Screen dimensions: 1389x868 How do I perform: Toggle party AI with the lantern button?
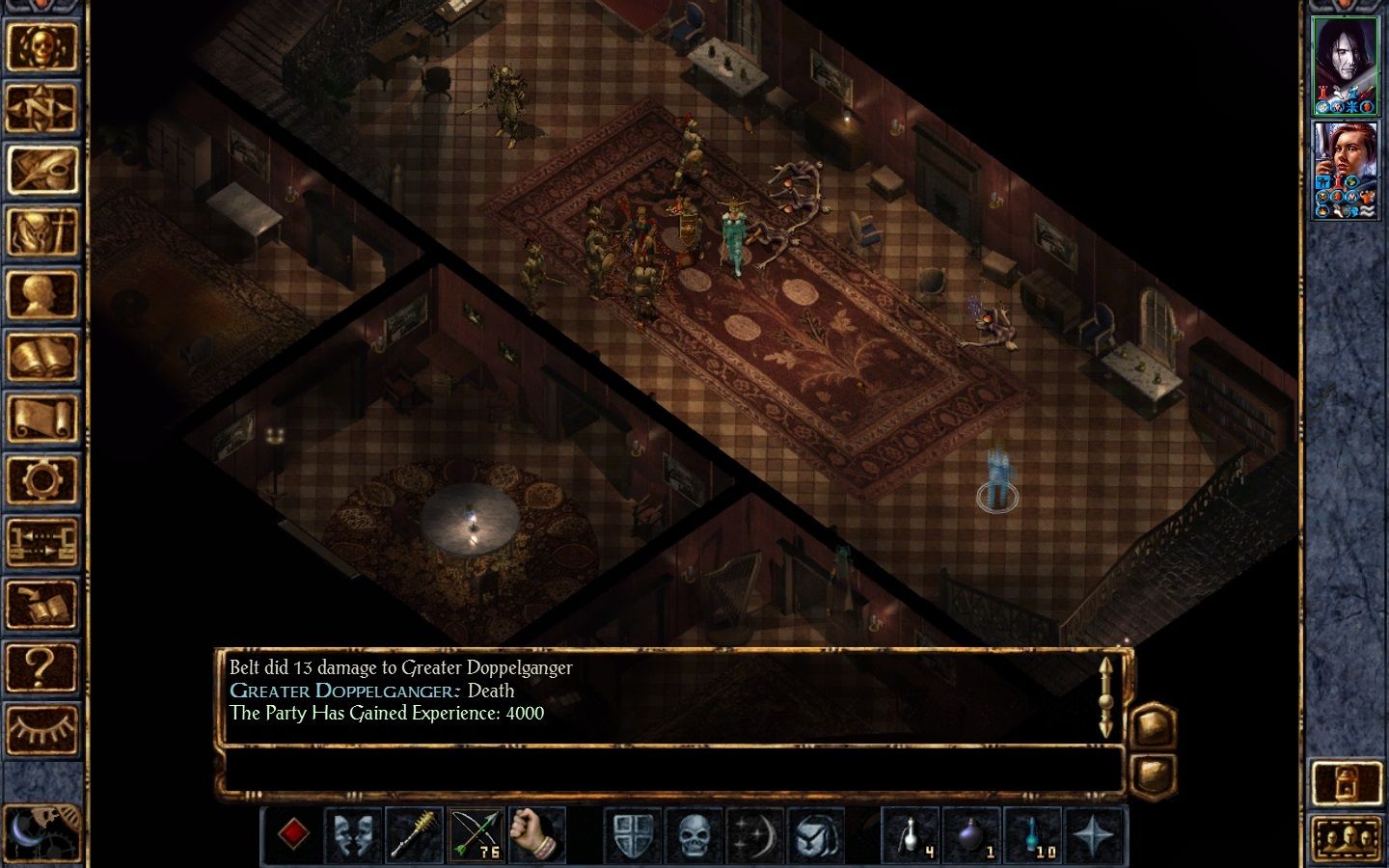click(x=1346, y=783)
